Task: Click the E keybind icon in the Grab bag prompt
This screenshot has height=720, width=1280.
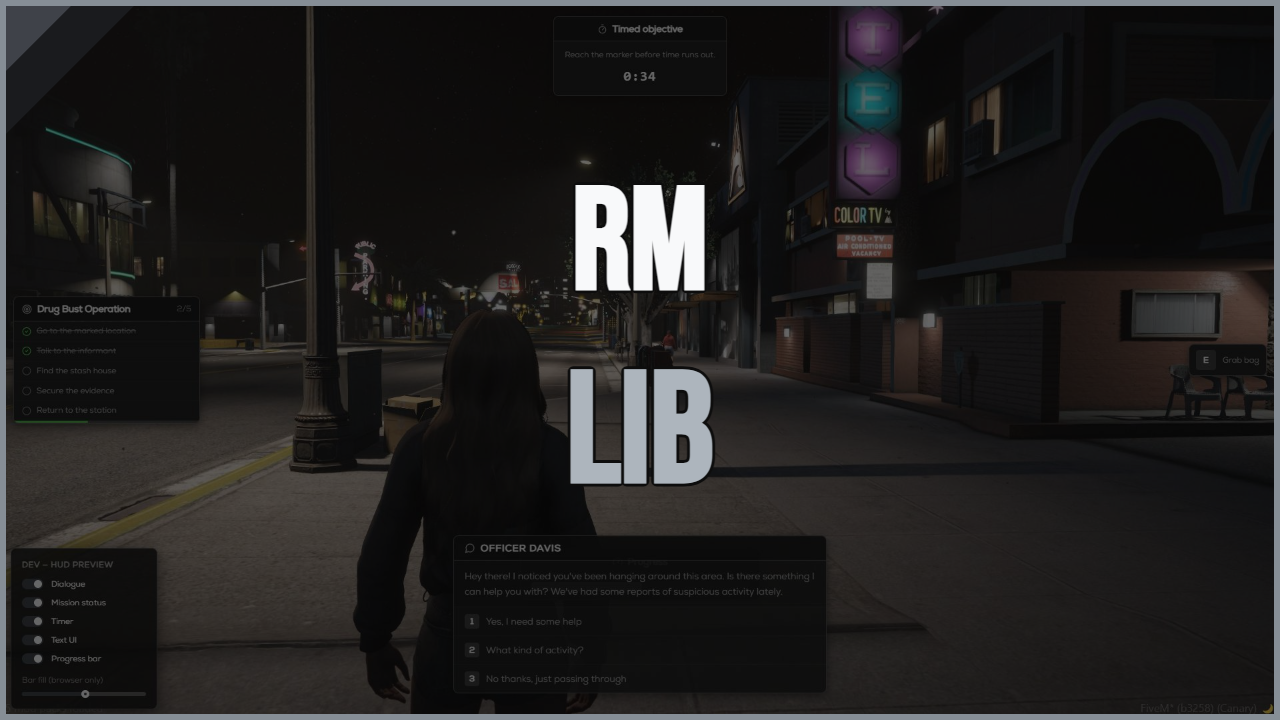Action: click(1205, 359)
